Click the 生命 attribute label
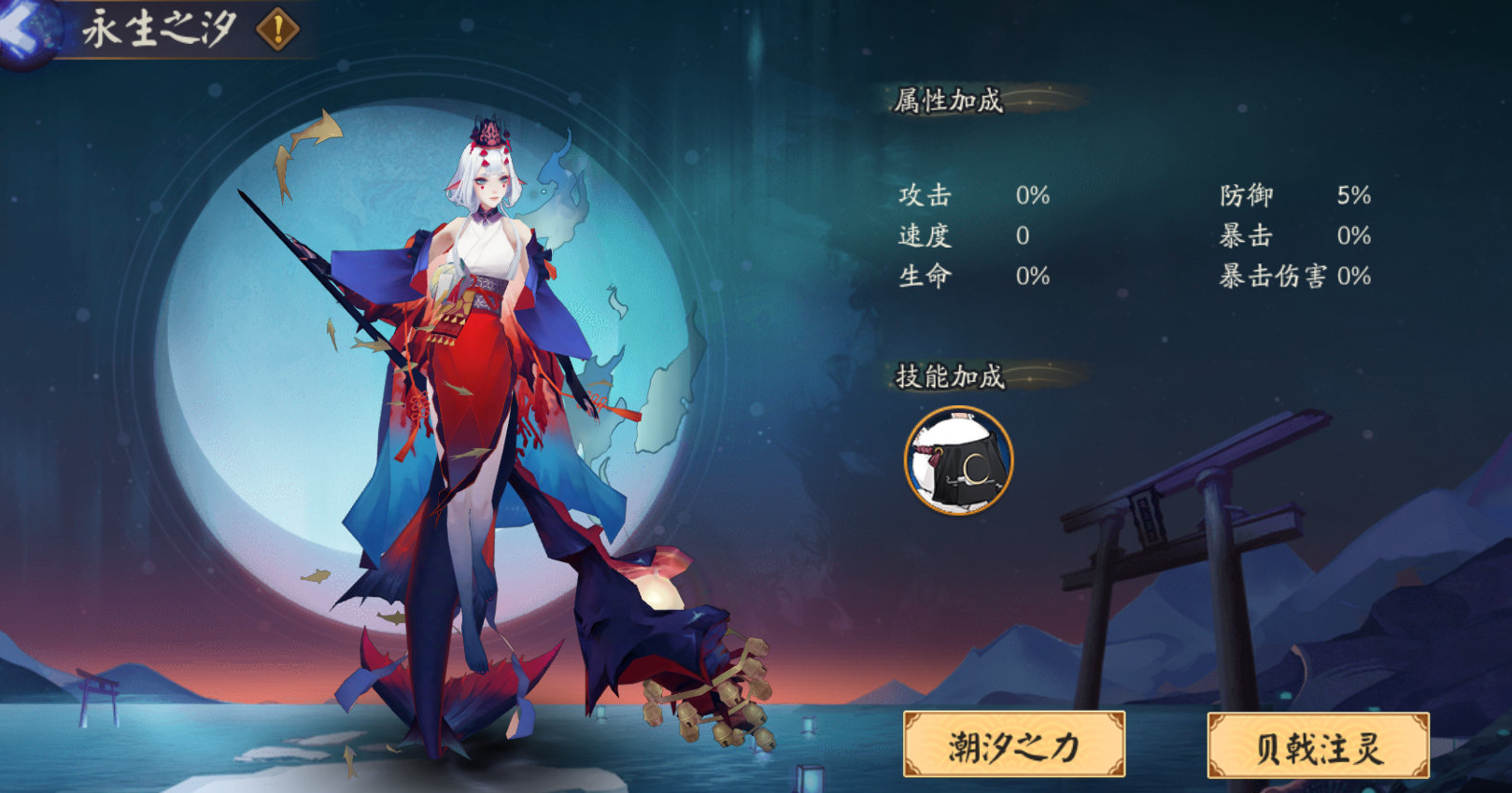Screen dimensions: 1512x793 tap(923, 276)
